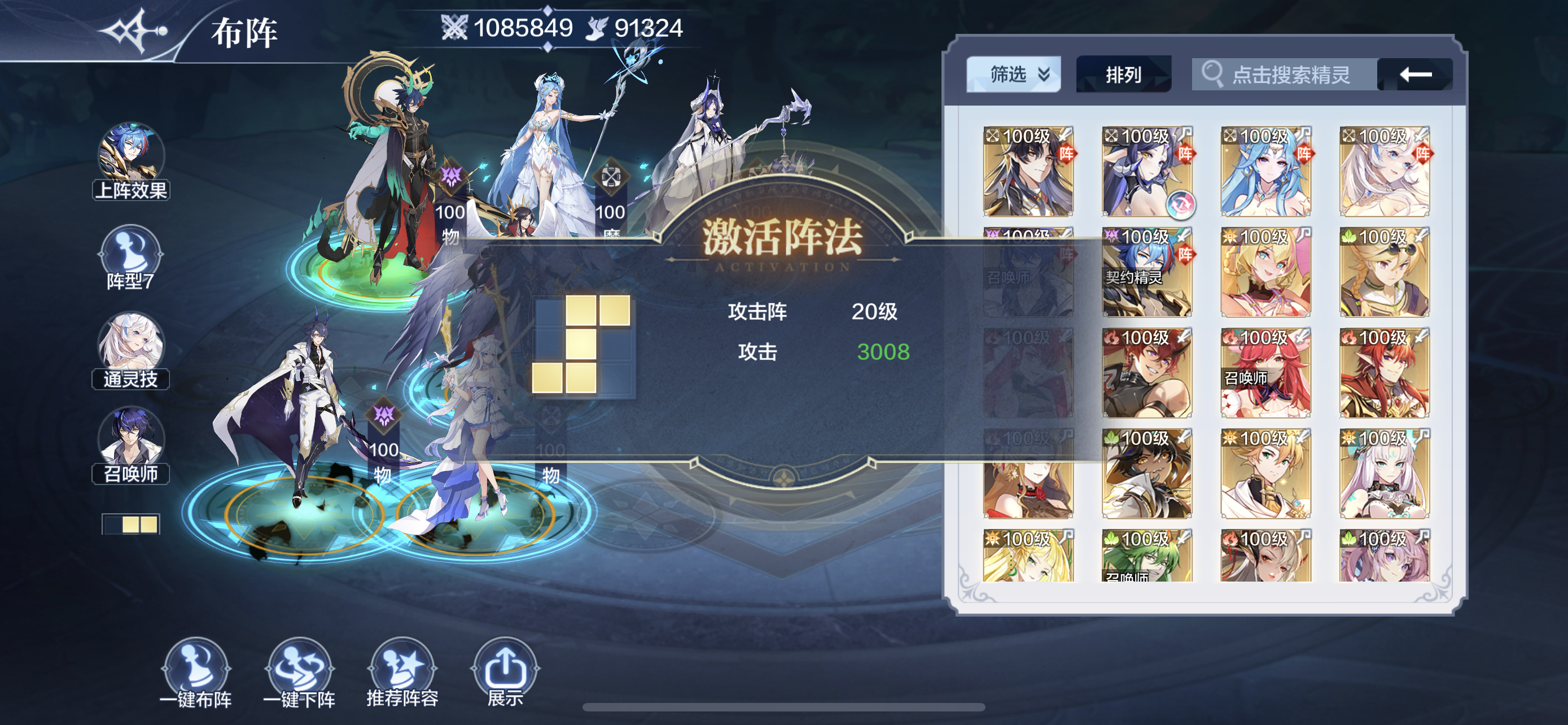Open the 筛选 filter dropdown
This screenshot has height=725, width=1568.
[x=1013, y=75]
